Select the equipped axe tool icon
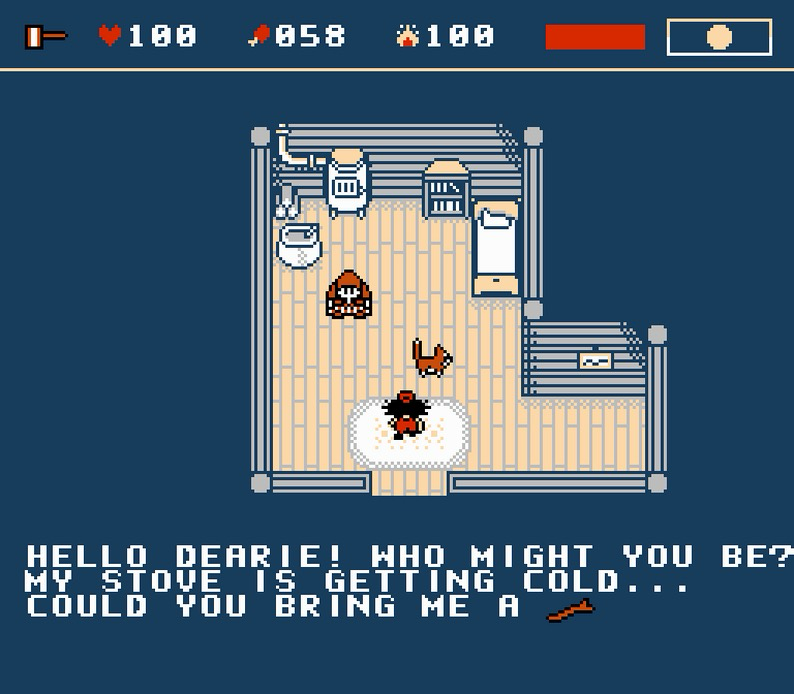 point(45,37)
